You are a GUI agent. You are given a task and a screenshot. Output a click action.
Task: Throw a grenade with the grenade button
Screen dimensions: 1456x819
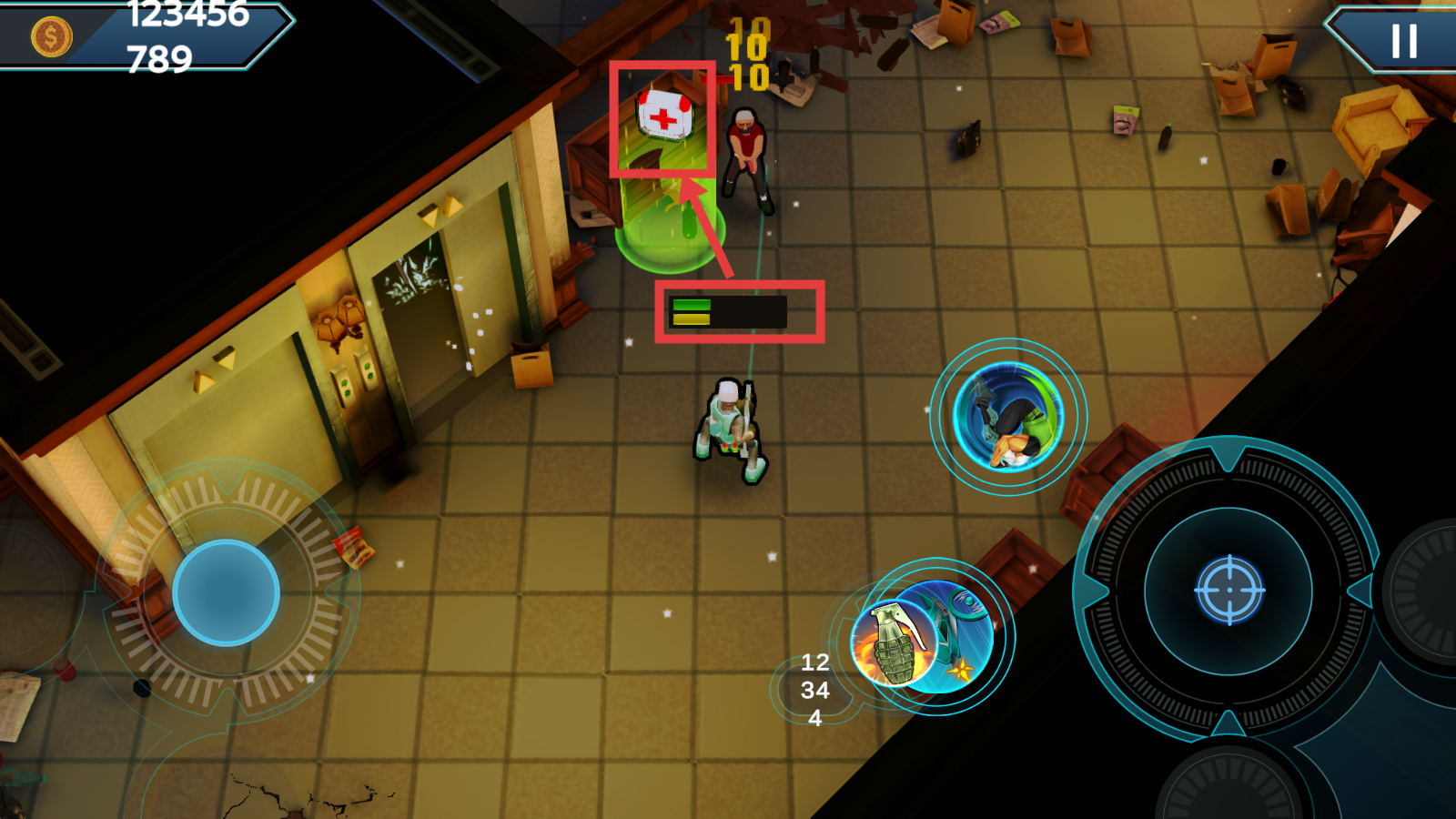(896, 642)
